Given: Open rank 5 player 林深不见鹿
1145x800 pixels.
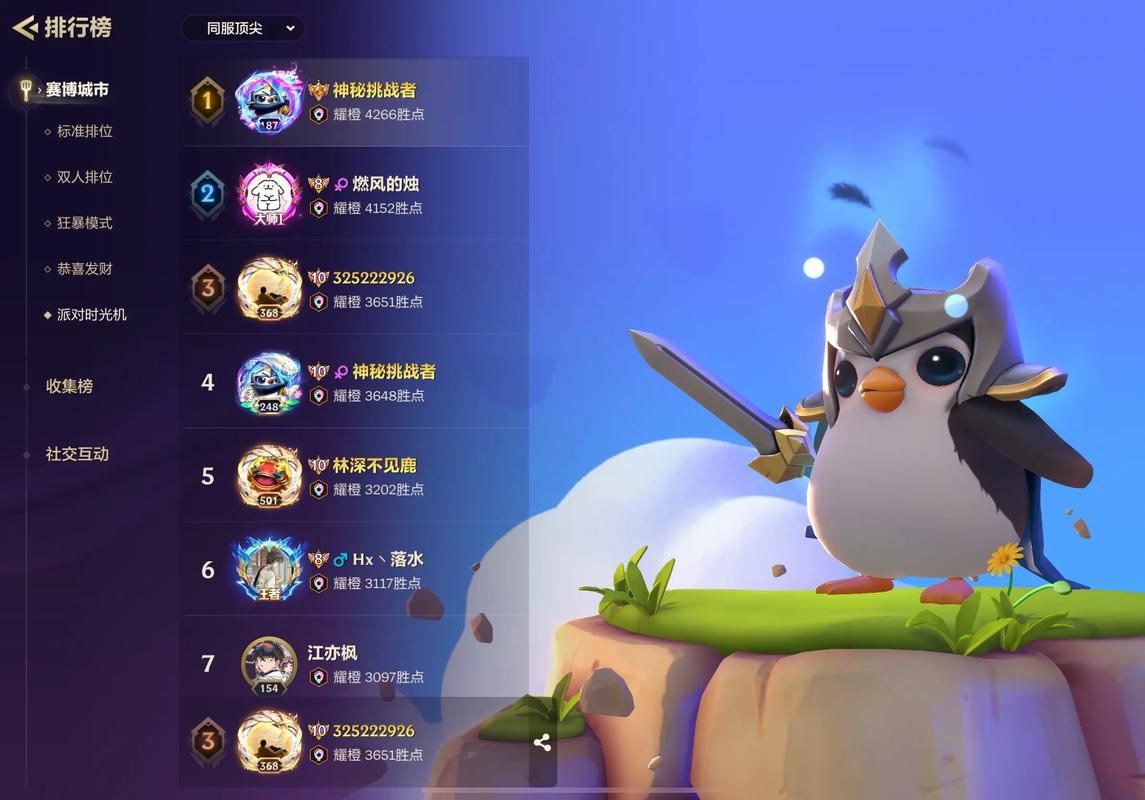Looking at the screenshot, I should tap(355, 476).
